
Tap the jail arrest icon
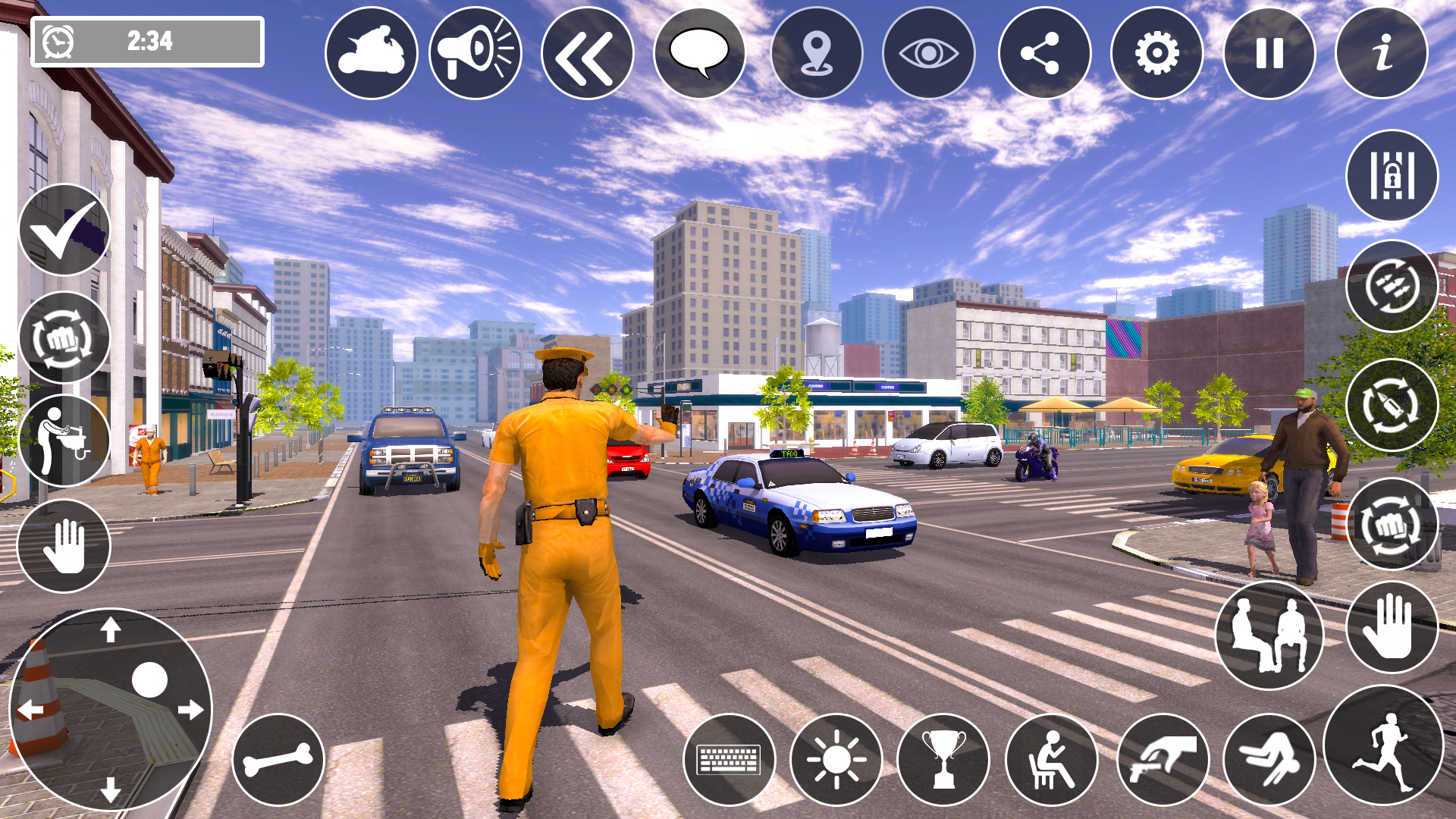point(1392,175)
